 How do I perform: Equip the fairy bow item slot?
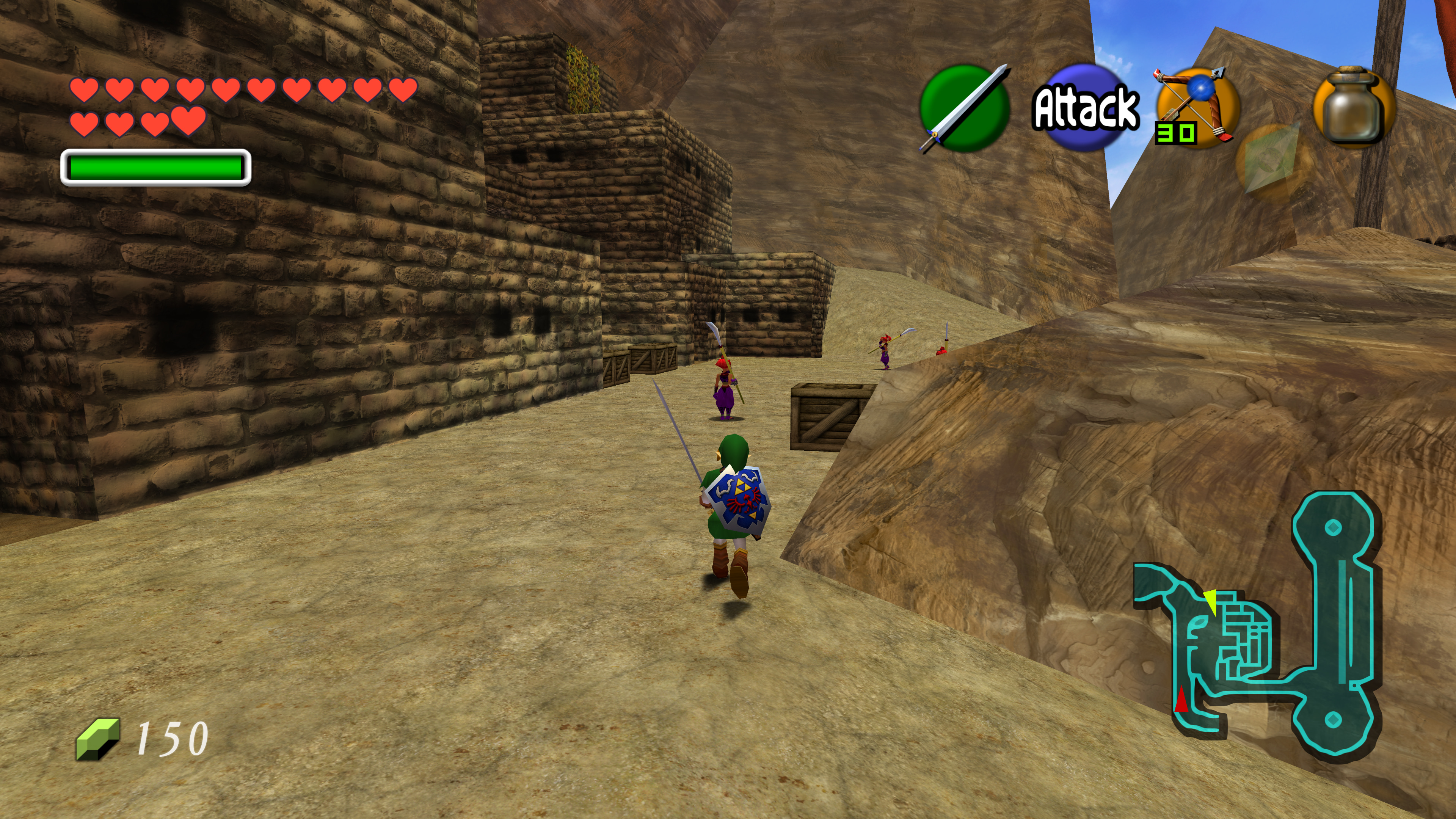tap(1197, 107)
